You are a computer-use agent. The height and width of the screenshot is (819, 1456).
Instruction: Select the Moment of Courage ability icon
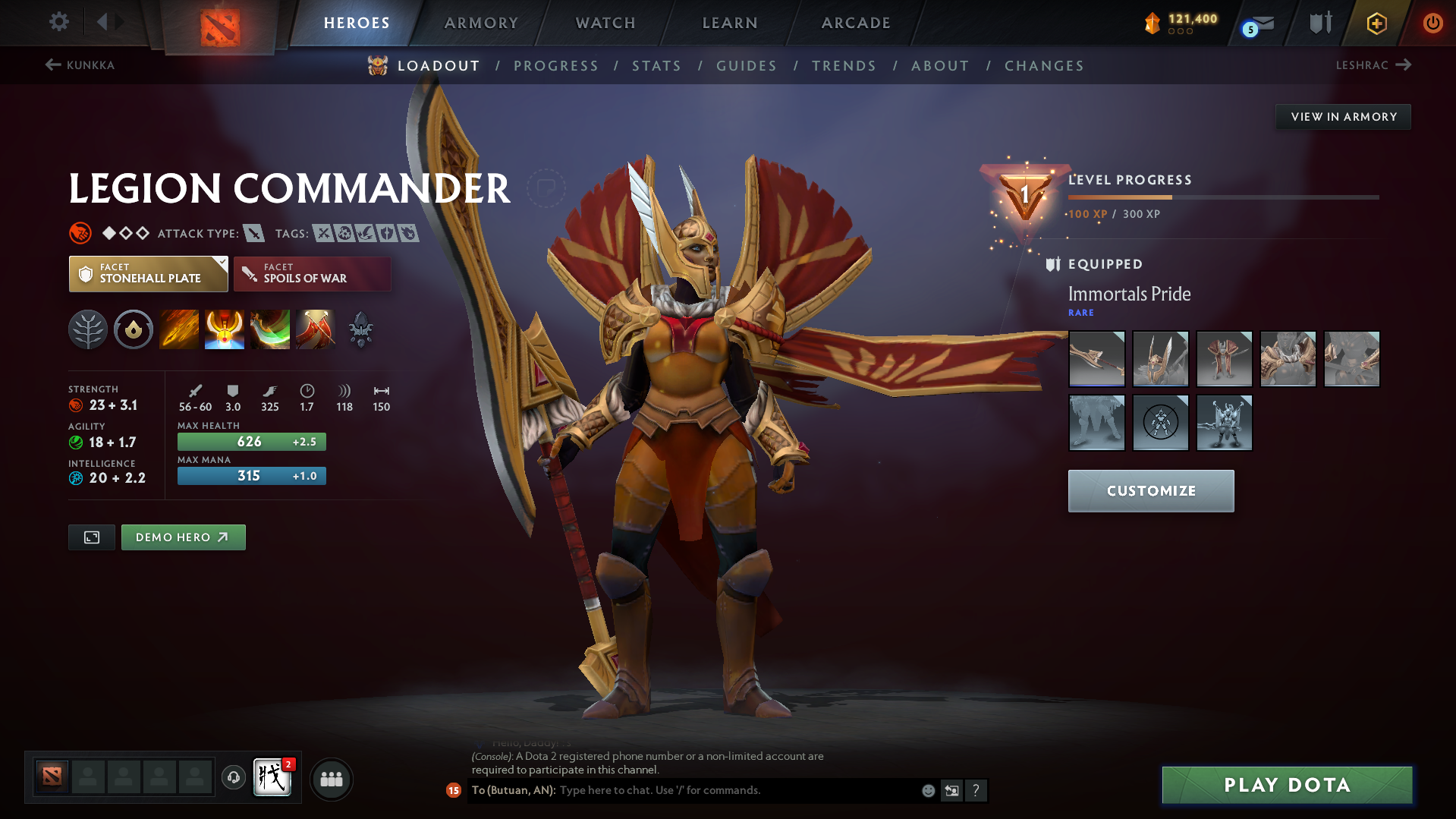270,329
